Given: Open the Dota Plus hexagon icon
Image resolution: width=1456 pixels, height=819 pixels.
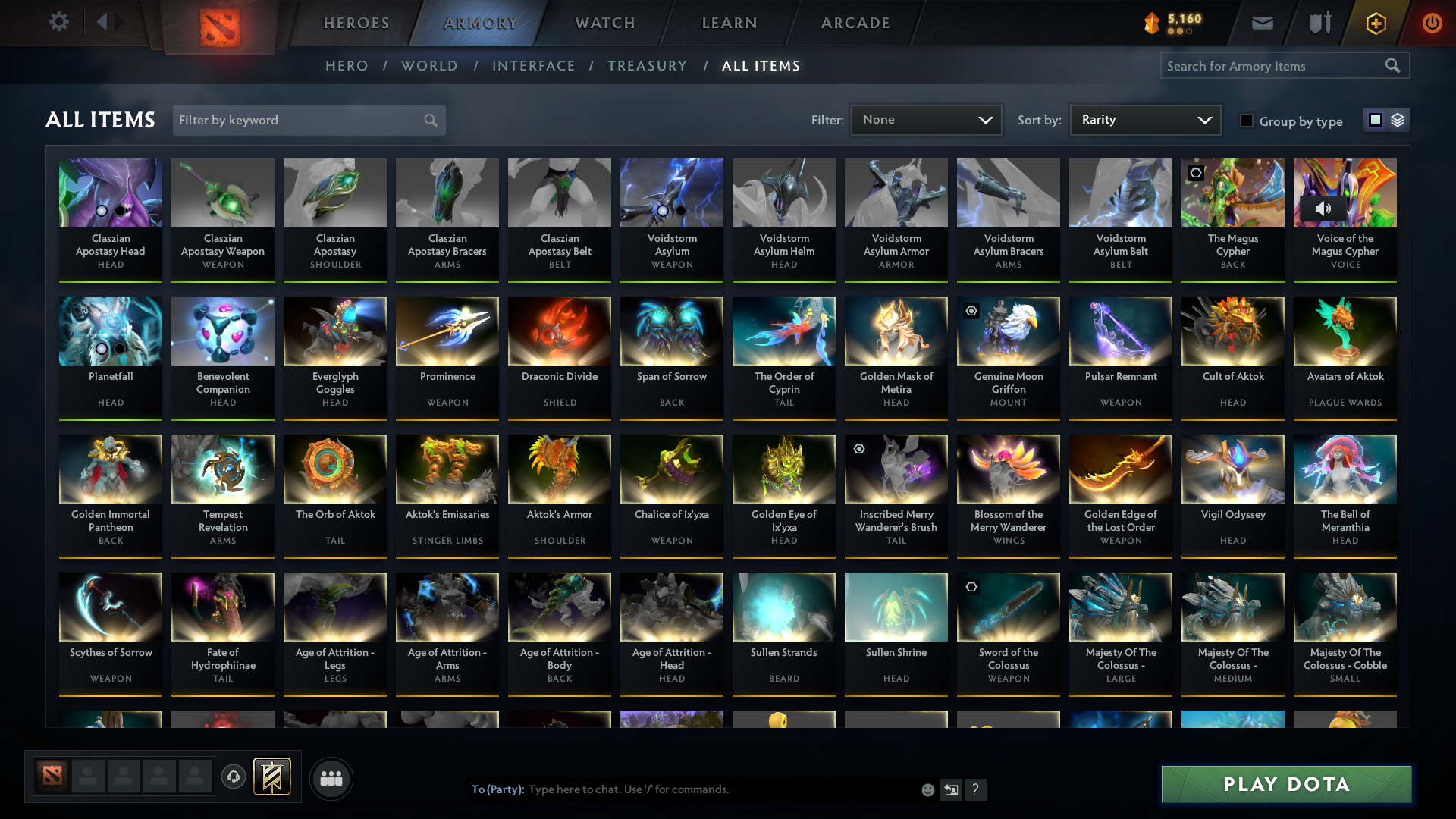Looking at the screenshot, I should click(x=1375, y=23).
